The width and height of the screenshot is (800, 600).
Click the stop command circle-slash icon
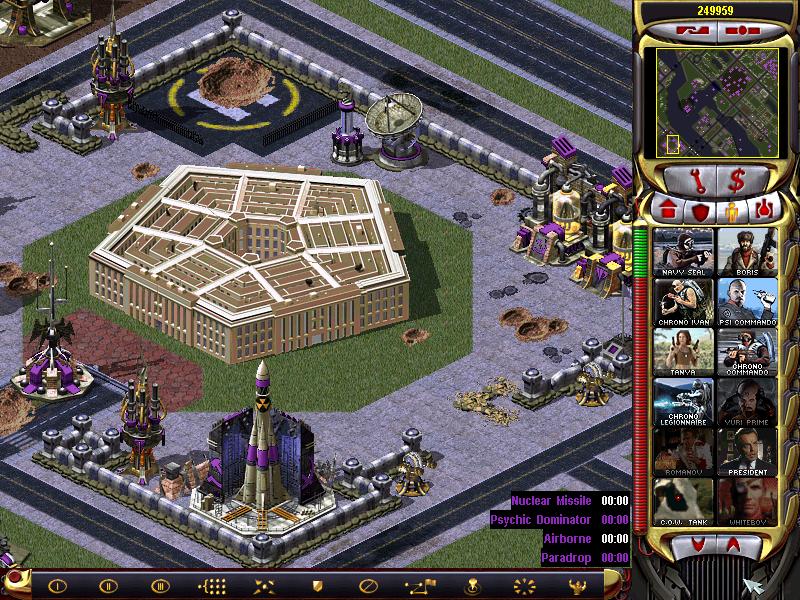coord(367,586)
